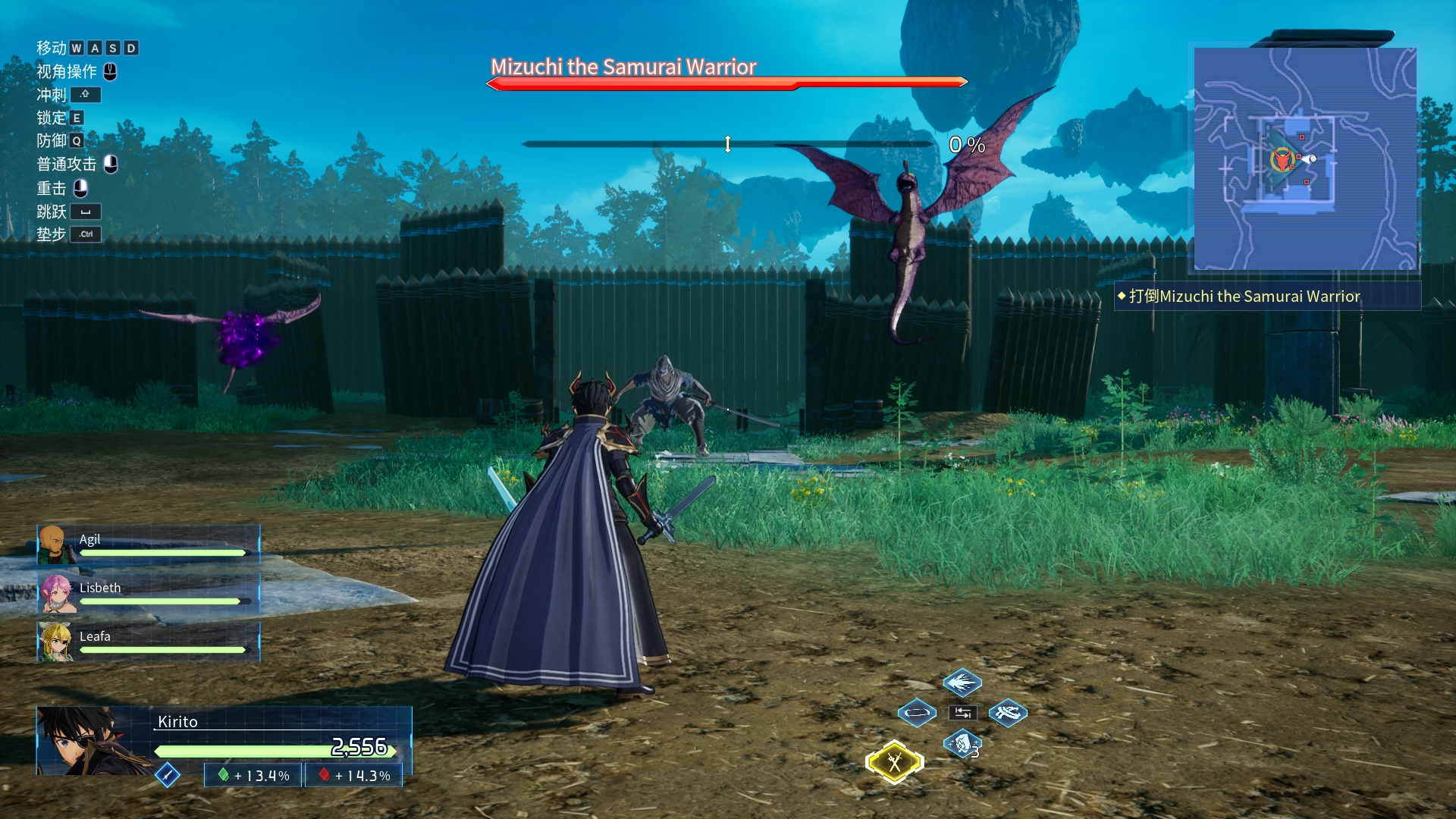Image resolution: width=1456 pixels, height=819 pixels.
Task: Click the green gem buff indicator
Action: (x=254, y=775)
